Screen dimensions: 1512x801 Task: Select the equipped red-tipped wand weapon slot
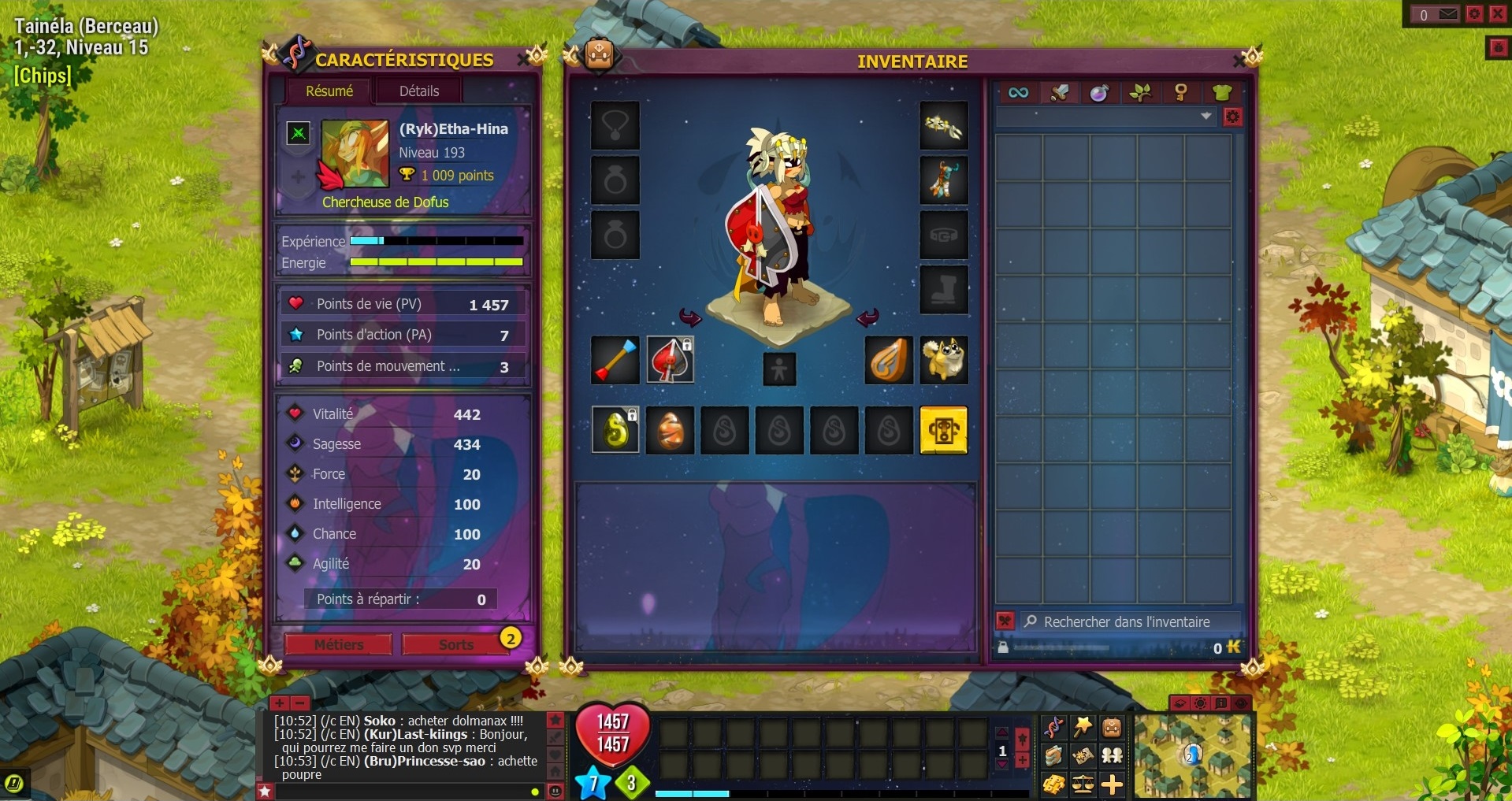615,360
